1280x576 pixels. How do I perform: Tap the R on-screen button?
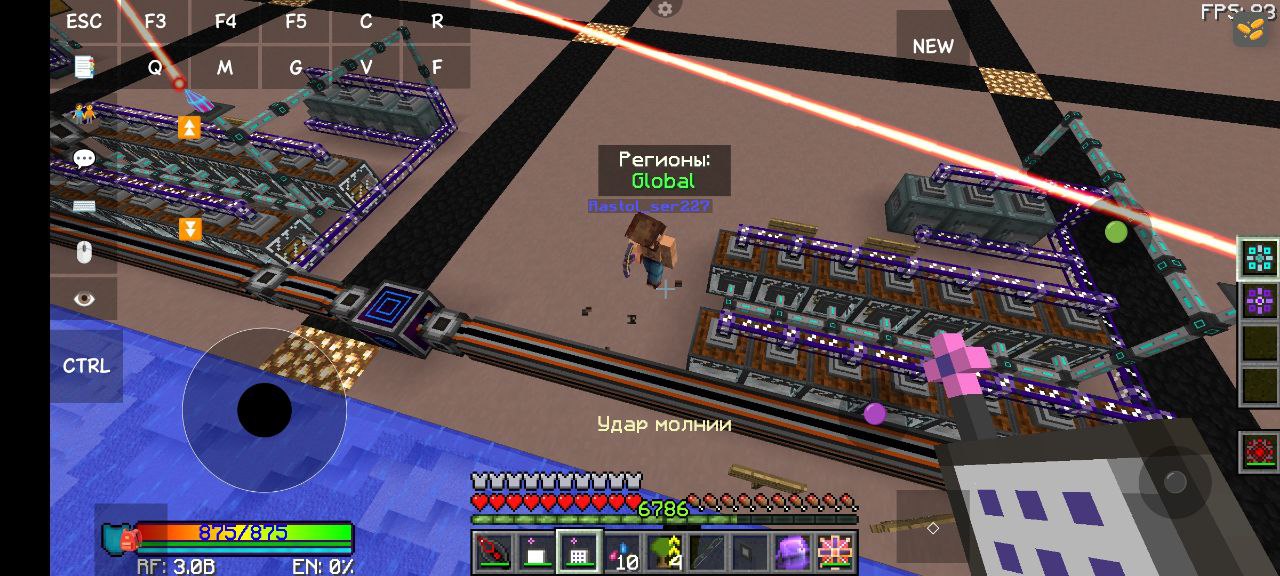point(437,21)
